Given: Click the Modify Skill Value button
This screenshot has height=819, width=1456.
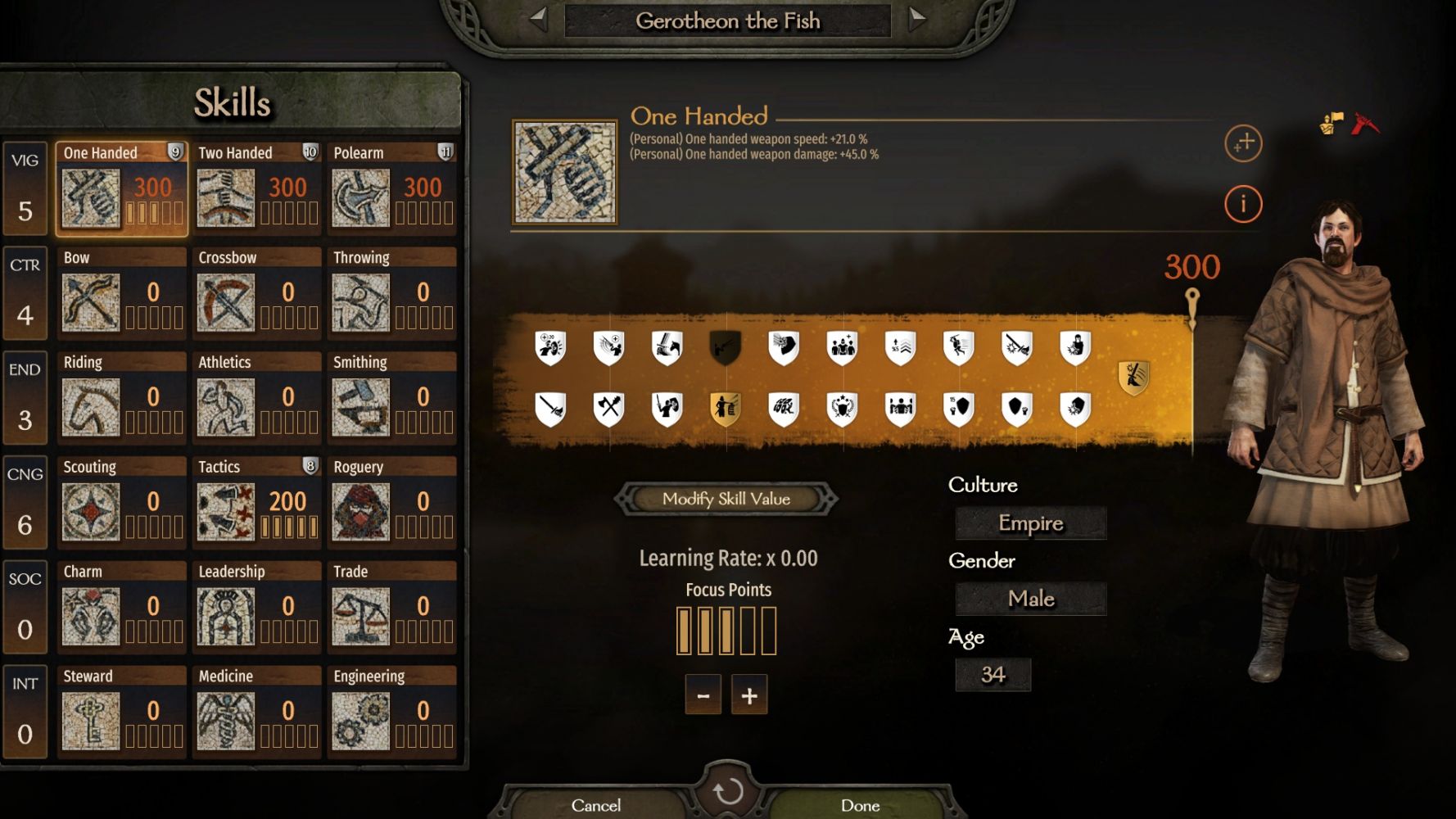Looking at the screenshot, I should click(x=726, y=499).
